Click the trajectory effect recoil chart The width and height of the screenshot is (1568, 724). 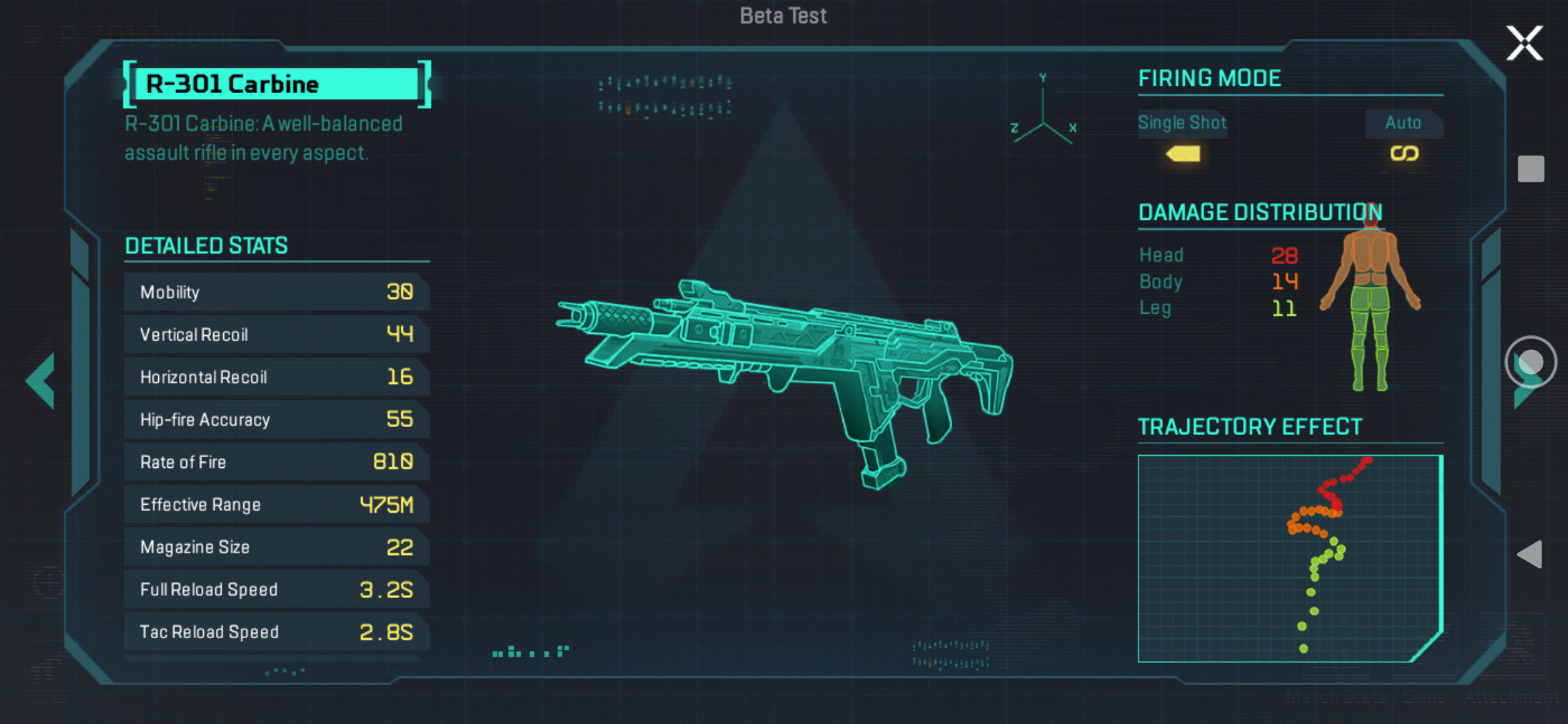pos(1290,558)
